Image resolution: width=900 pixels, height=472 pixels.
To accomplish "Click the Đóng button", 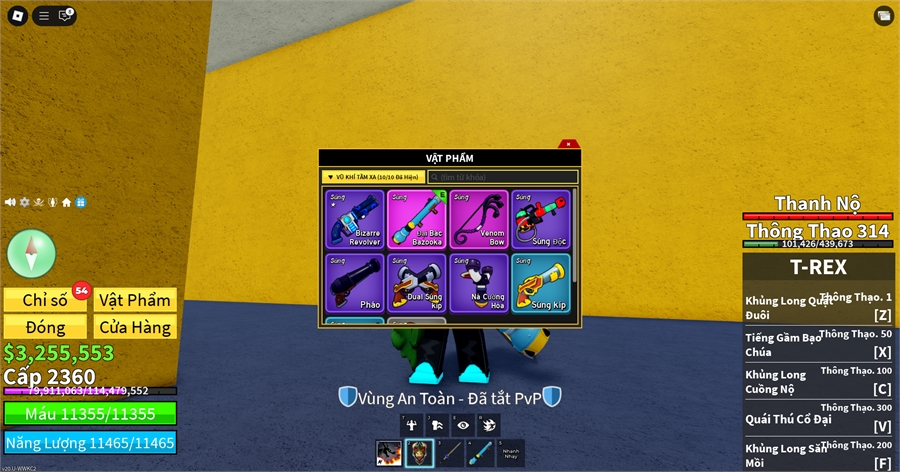I will click(x=45, y=327).
